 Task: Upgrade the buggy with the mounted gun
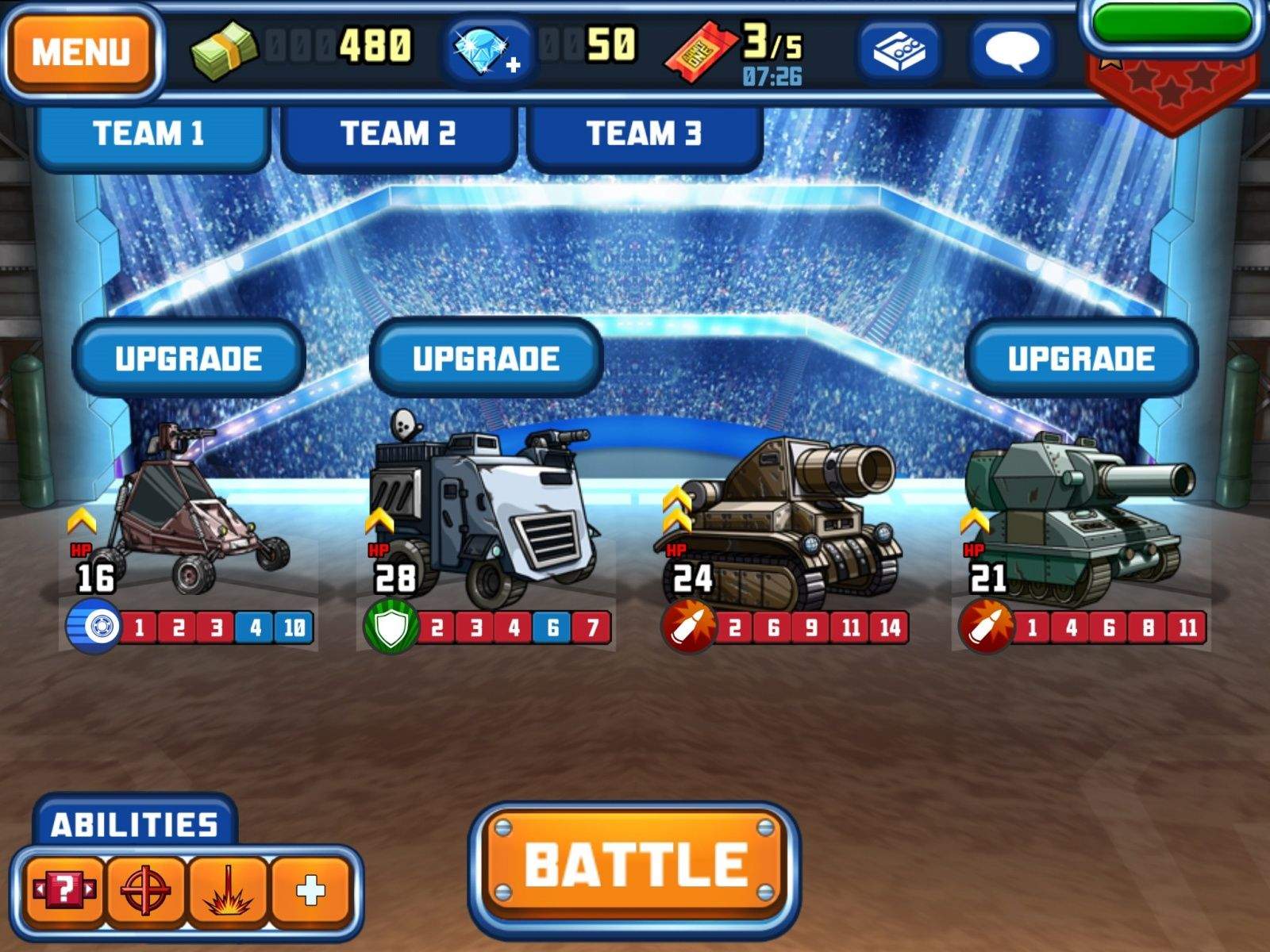coord(189,357)
